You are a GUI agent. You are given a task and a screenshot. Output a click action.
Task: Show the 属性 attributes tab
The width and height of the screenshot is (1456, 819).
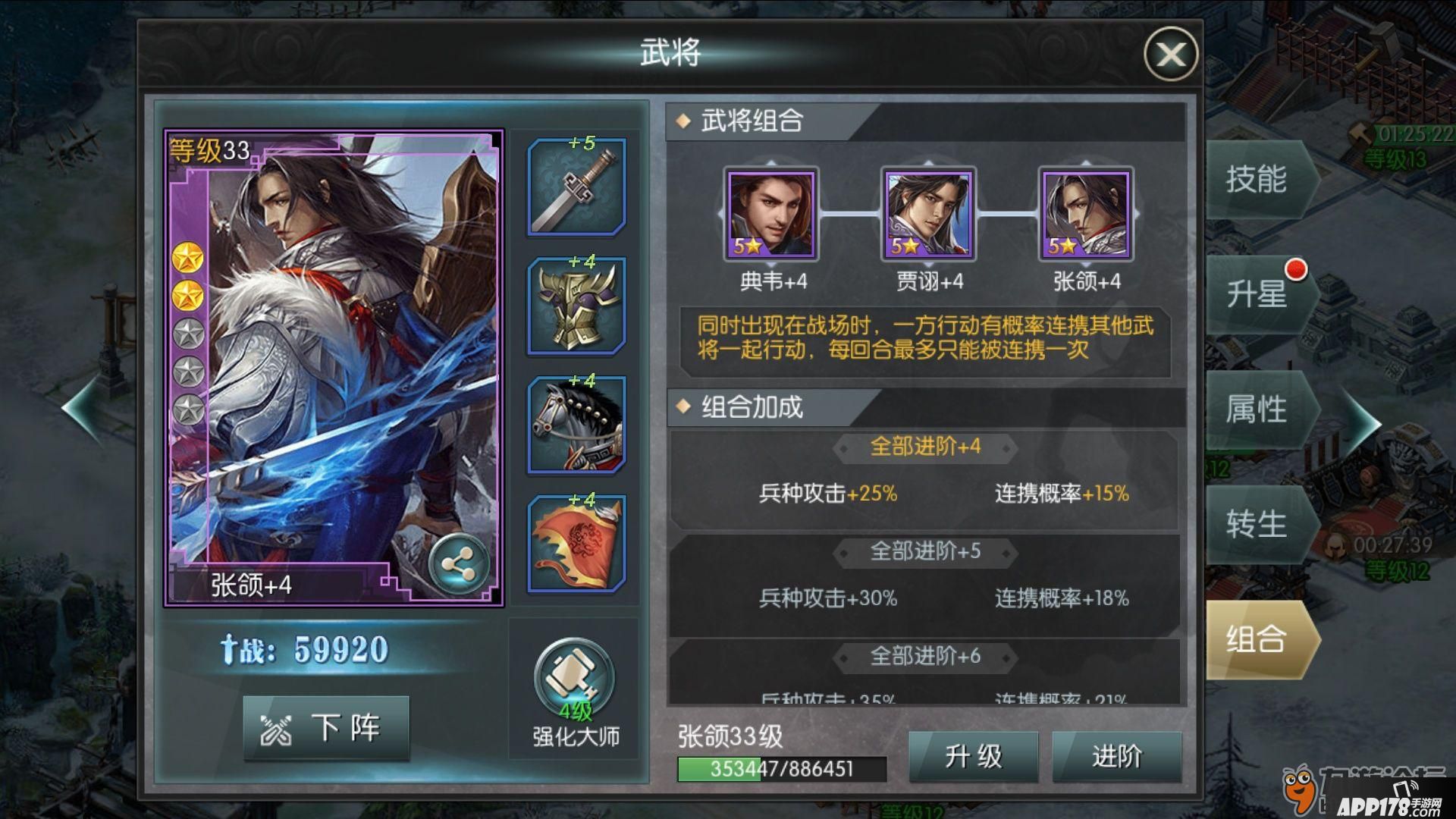pos(1257,409)
